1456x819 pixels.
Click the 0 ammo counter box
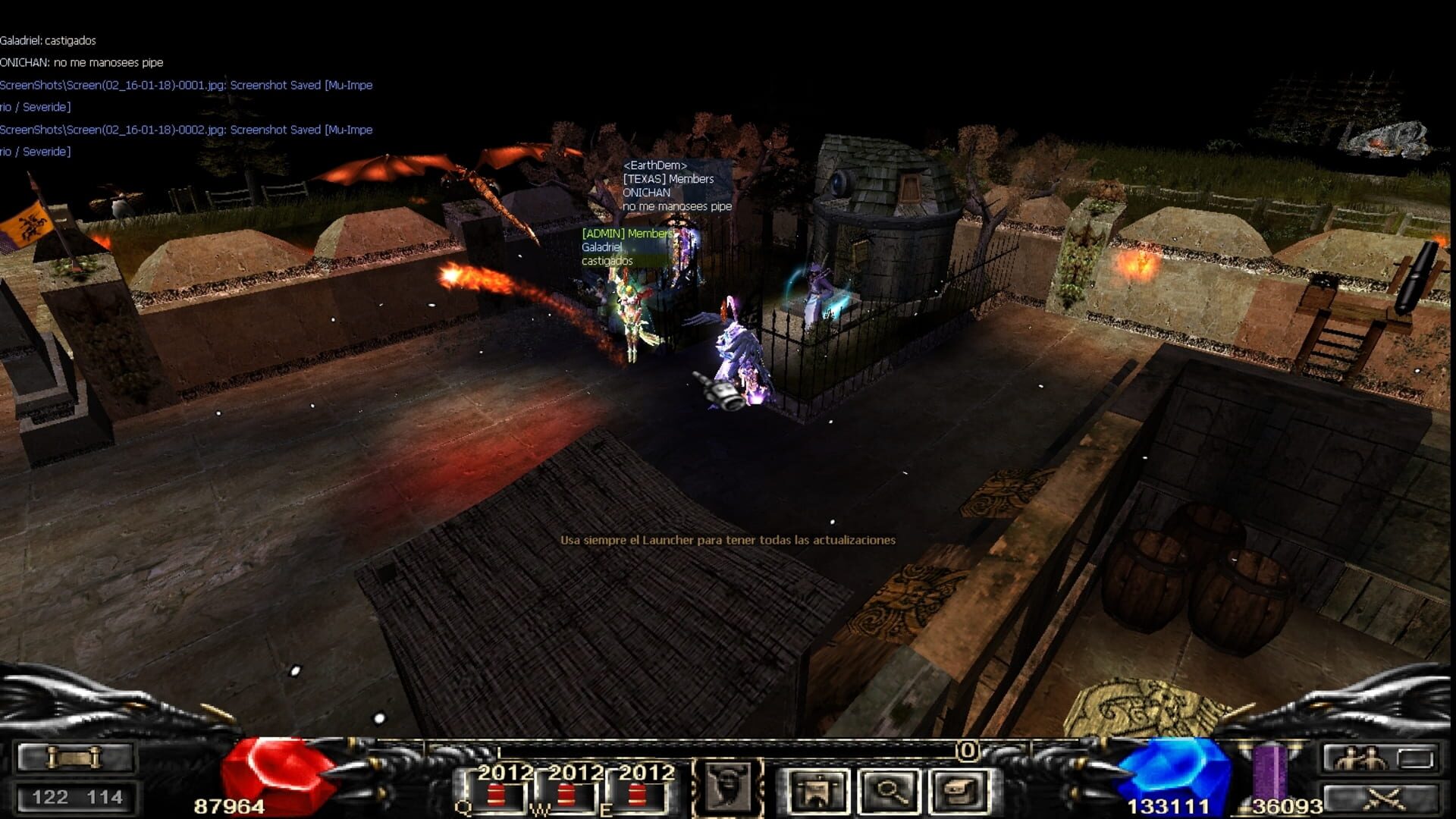967,750
